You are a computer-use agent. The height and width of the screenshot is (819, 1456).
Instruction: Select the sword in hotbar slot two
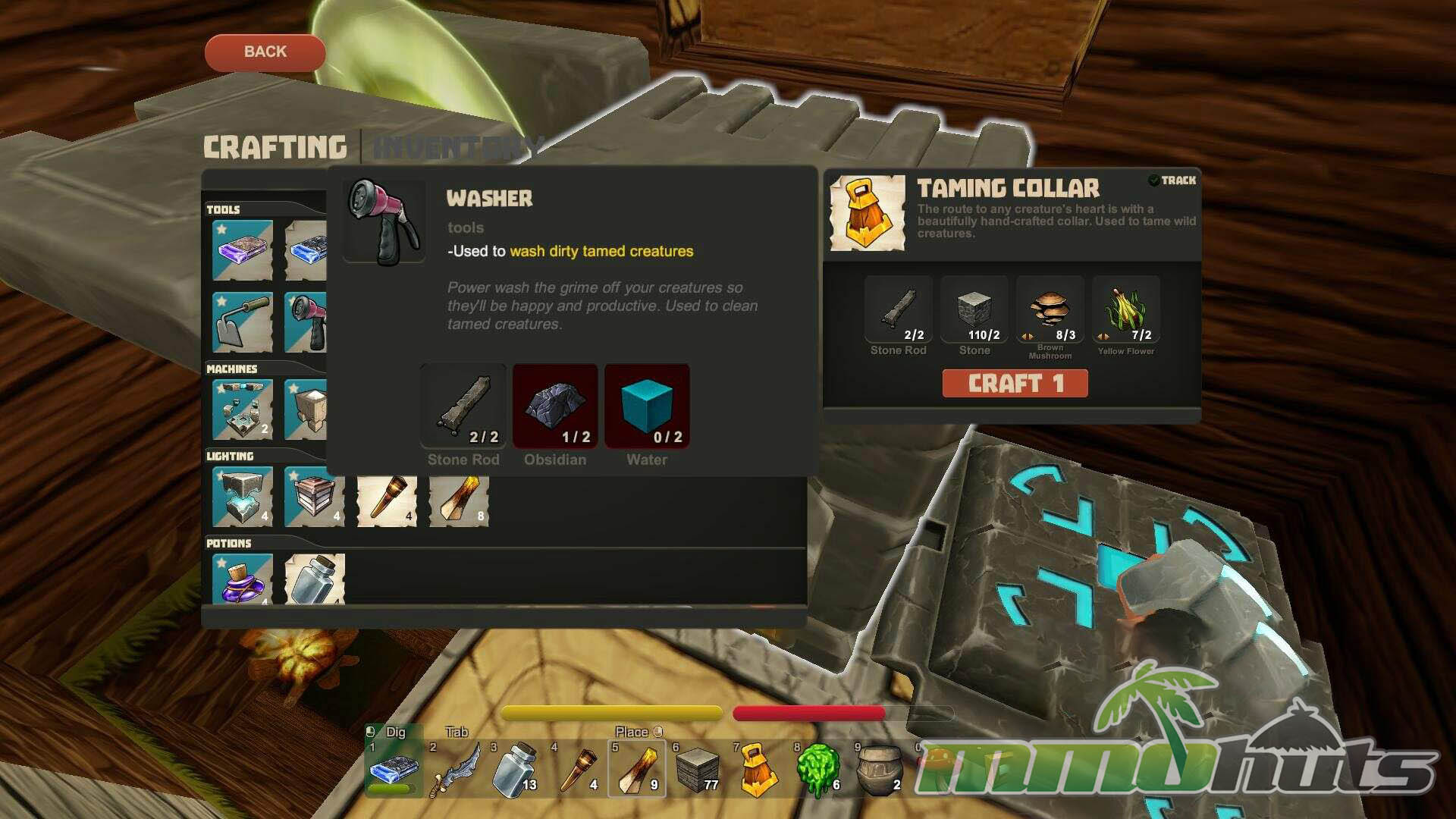(x=455, y=769)
